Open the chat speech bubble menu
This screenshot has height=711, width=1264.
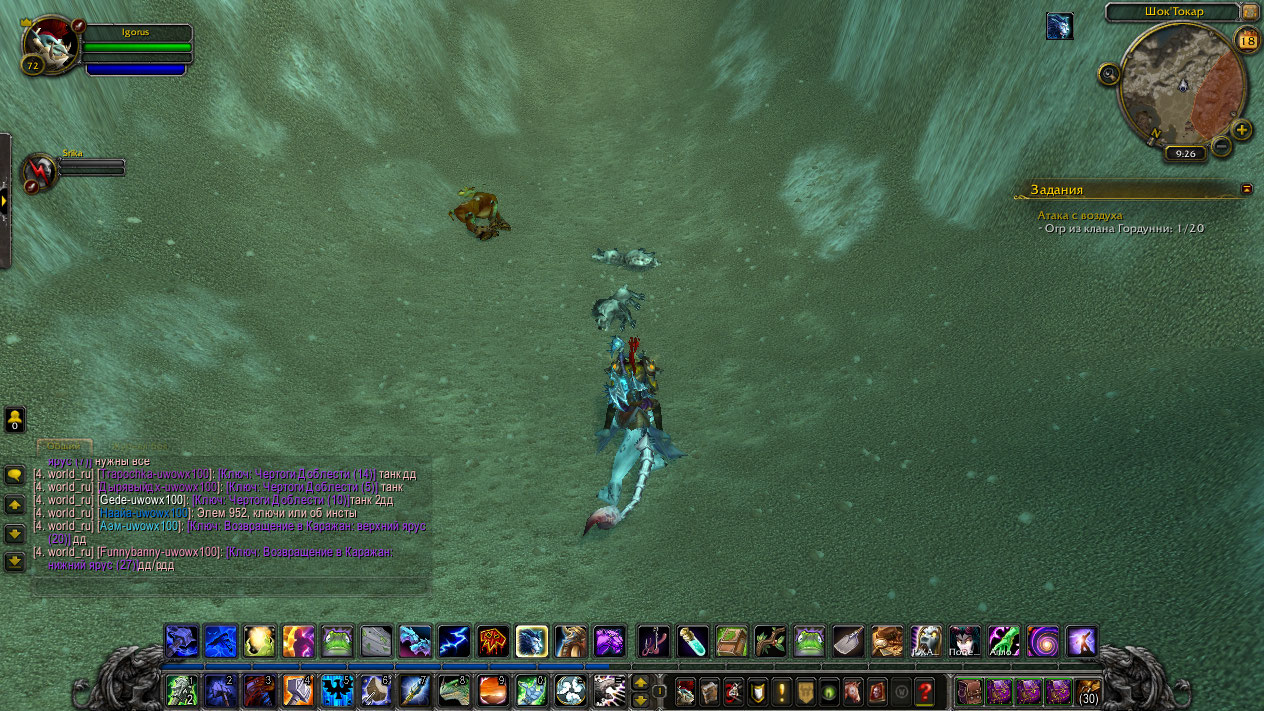pyautogui.click(x=15, y=475)
